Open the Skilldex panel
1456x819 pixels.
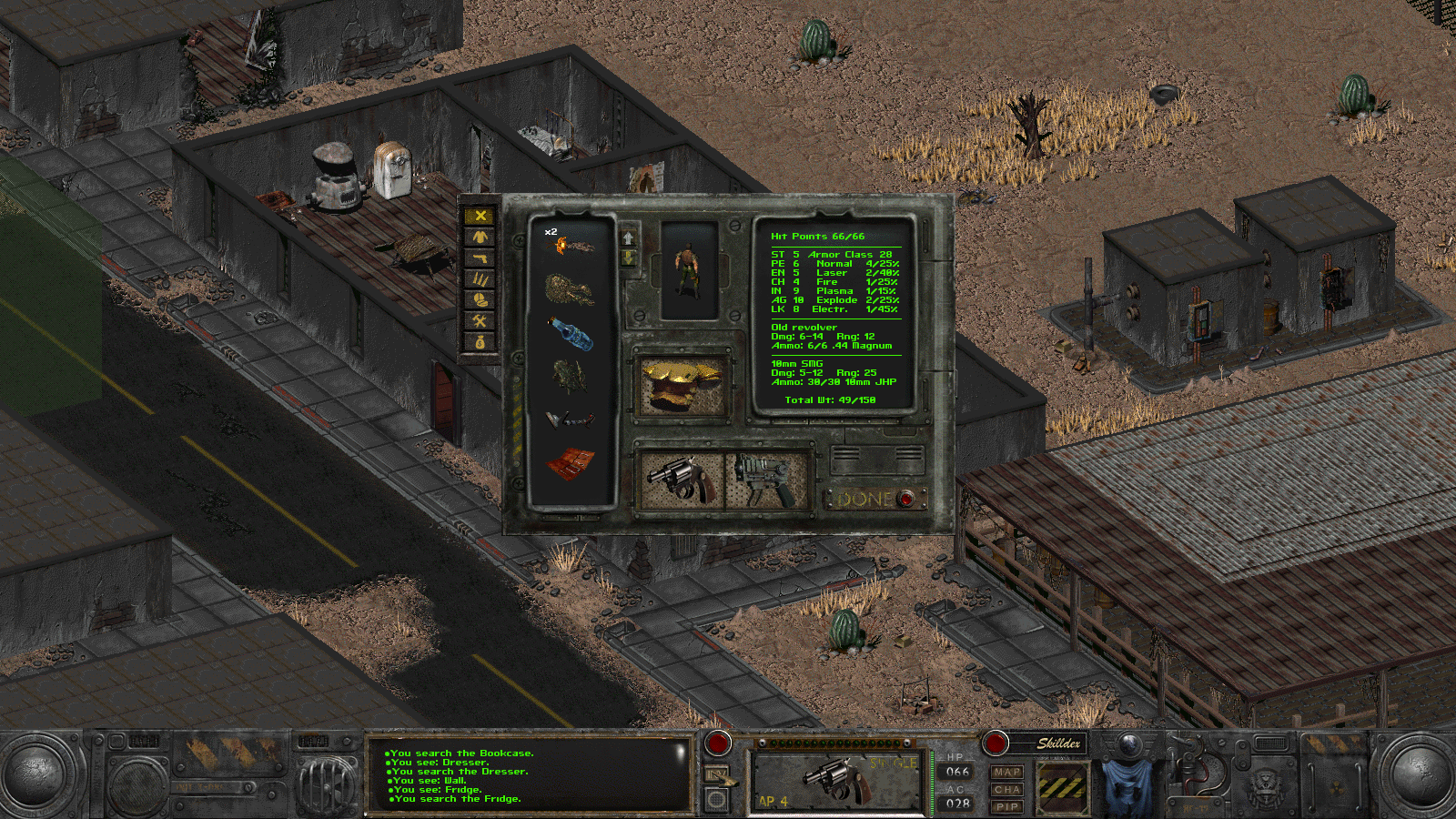click(x=1058, y=743)
